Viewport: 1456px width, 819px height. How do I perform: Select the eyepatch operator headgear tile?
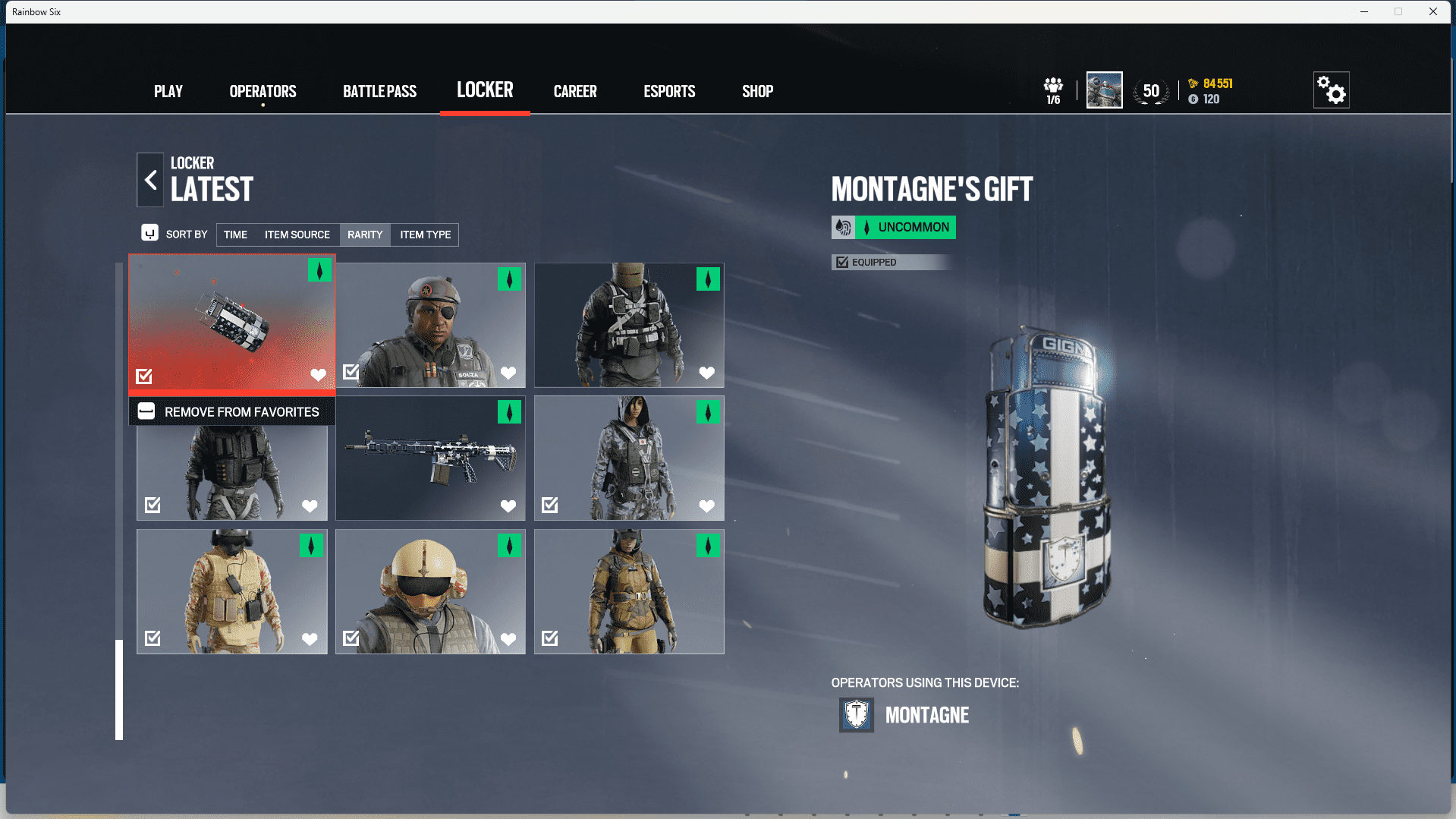(x=430, y=325)
